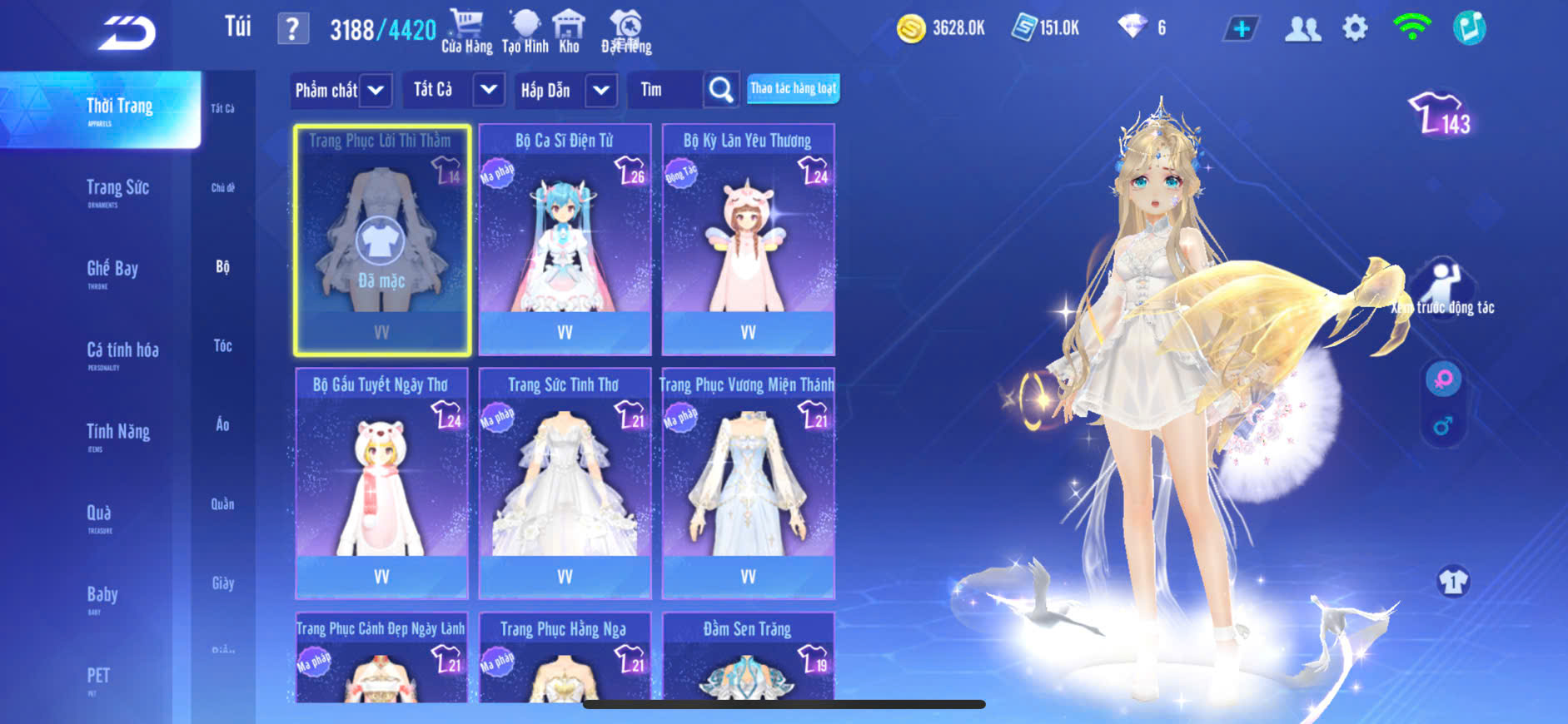Select the Bộ Ca Sĩ Điện Tử outfit
This screenshot has height=724, width=1568.
pyautogui.click(x=565, y=240)
